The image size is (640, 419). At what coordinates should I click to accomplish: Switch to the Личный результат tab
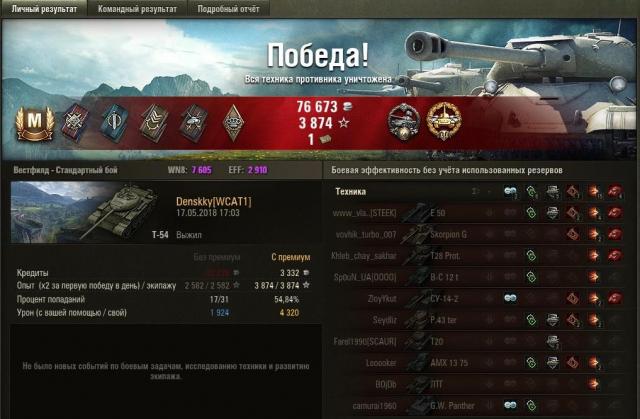pyautogui.click(x=41, y=8)
